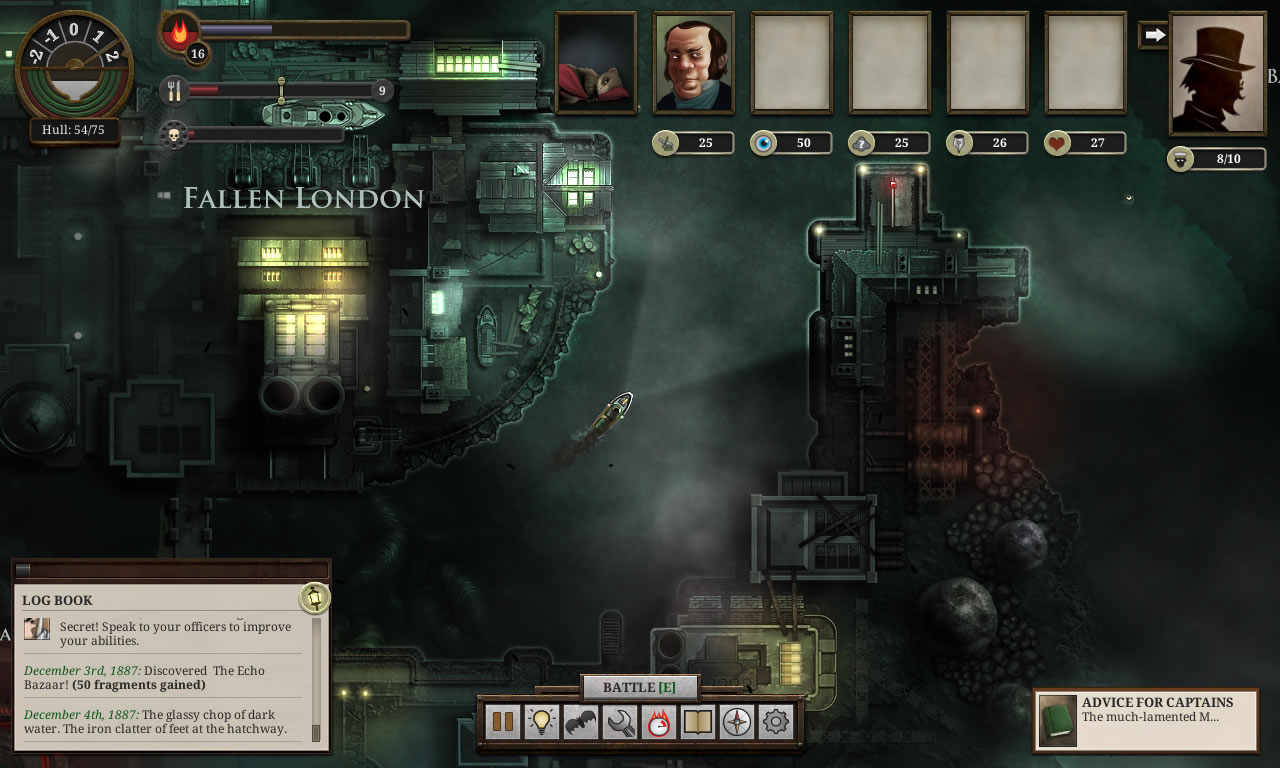This screenshot has width=1280, height=768.
Task: Click the Log Book scrollbar
Action: pos(317,680)
